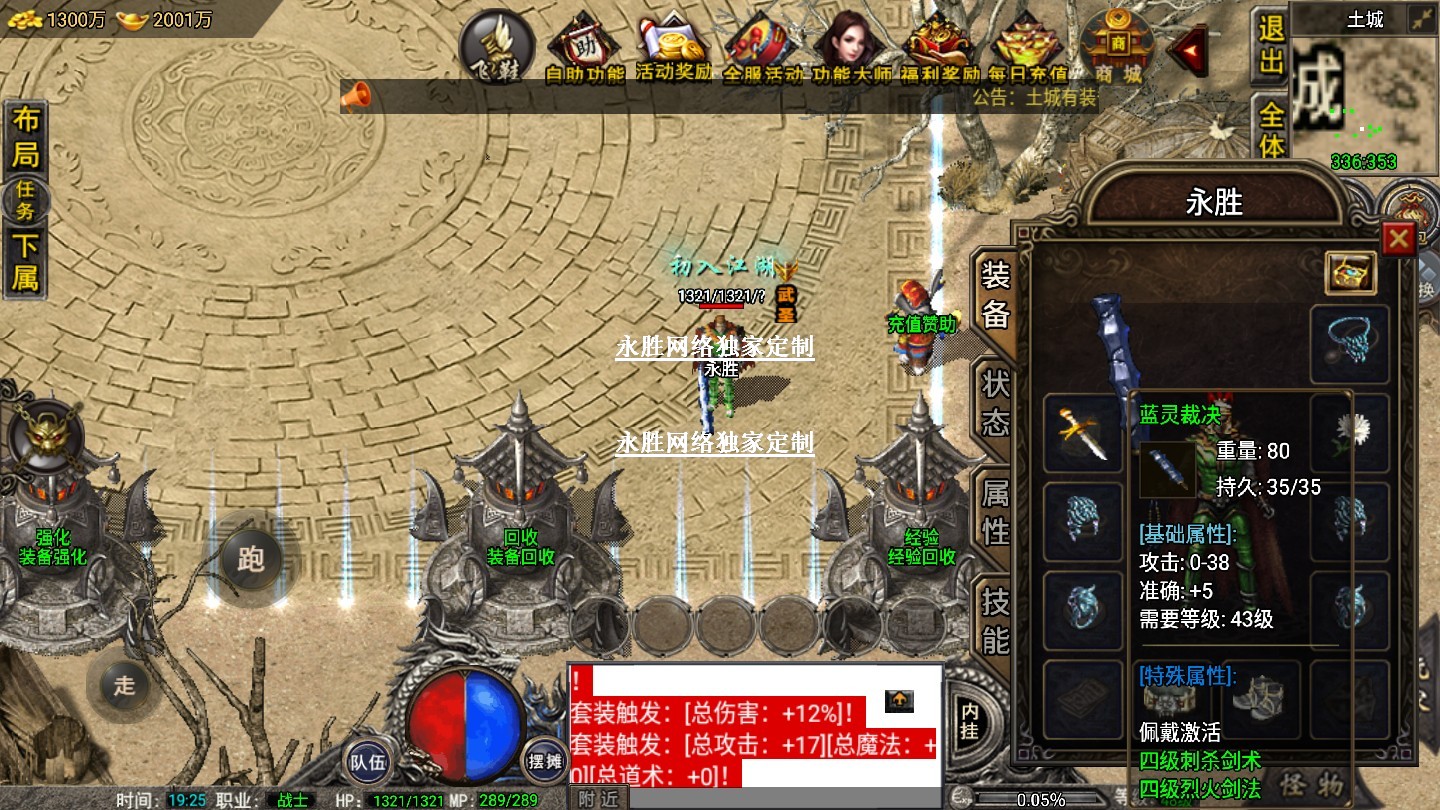
Task: Click the 退出 exit button
Action: point(1270,46)
